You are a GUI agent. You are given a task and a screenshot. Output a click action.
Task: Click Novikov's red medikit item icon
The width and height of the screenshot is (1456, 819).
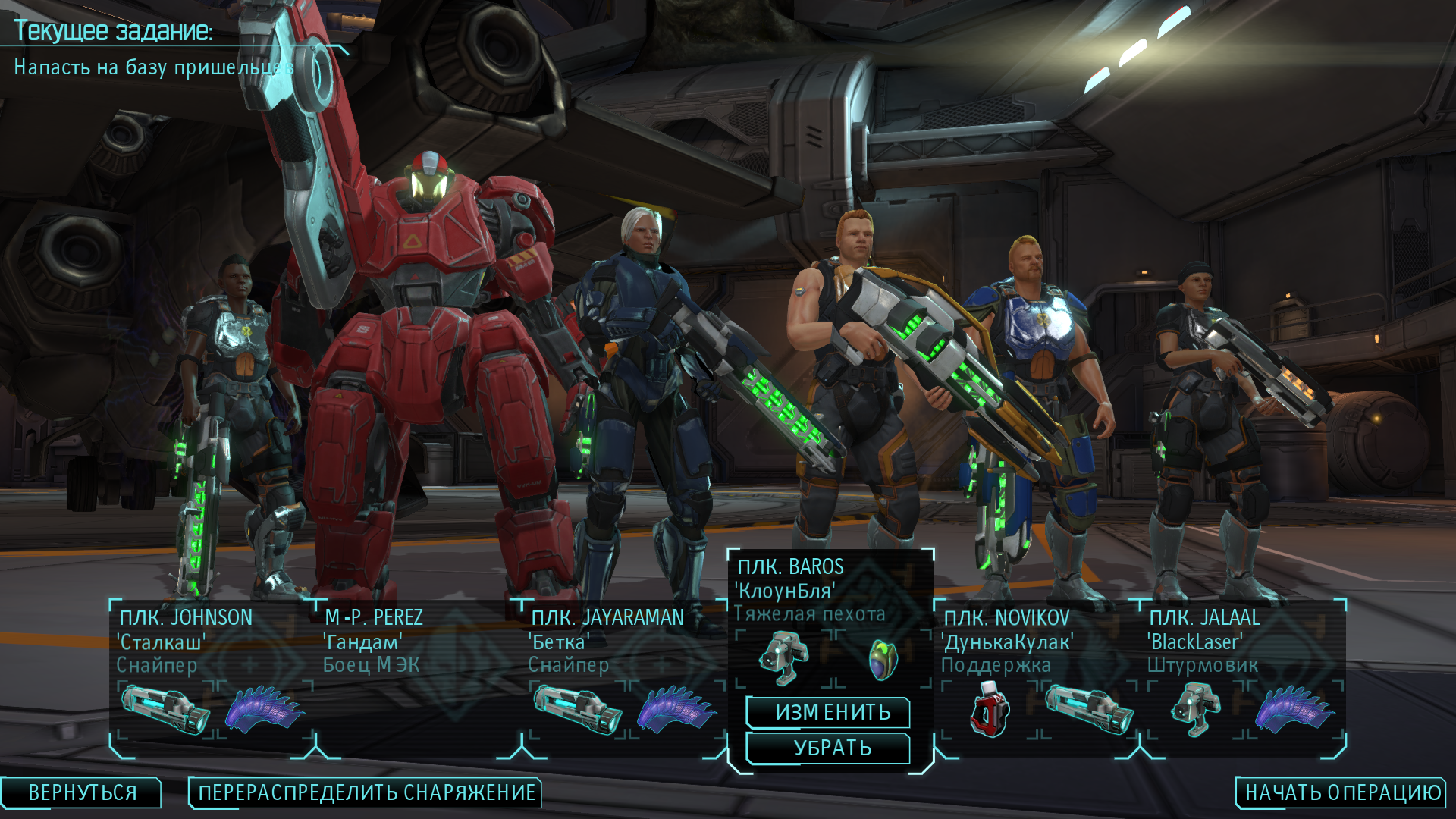(x=990, y=710)
